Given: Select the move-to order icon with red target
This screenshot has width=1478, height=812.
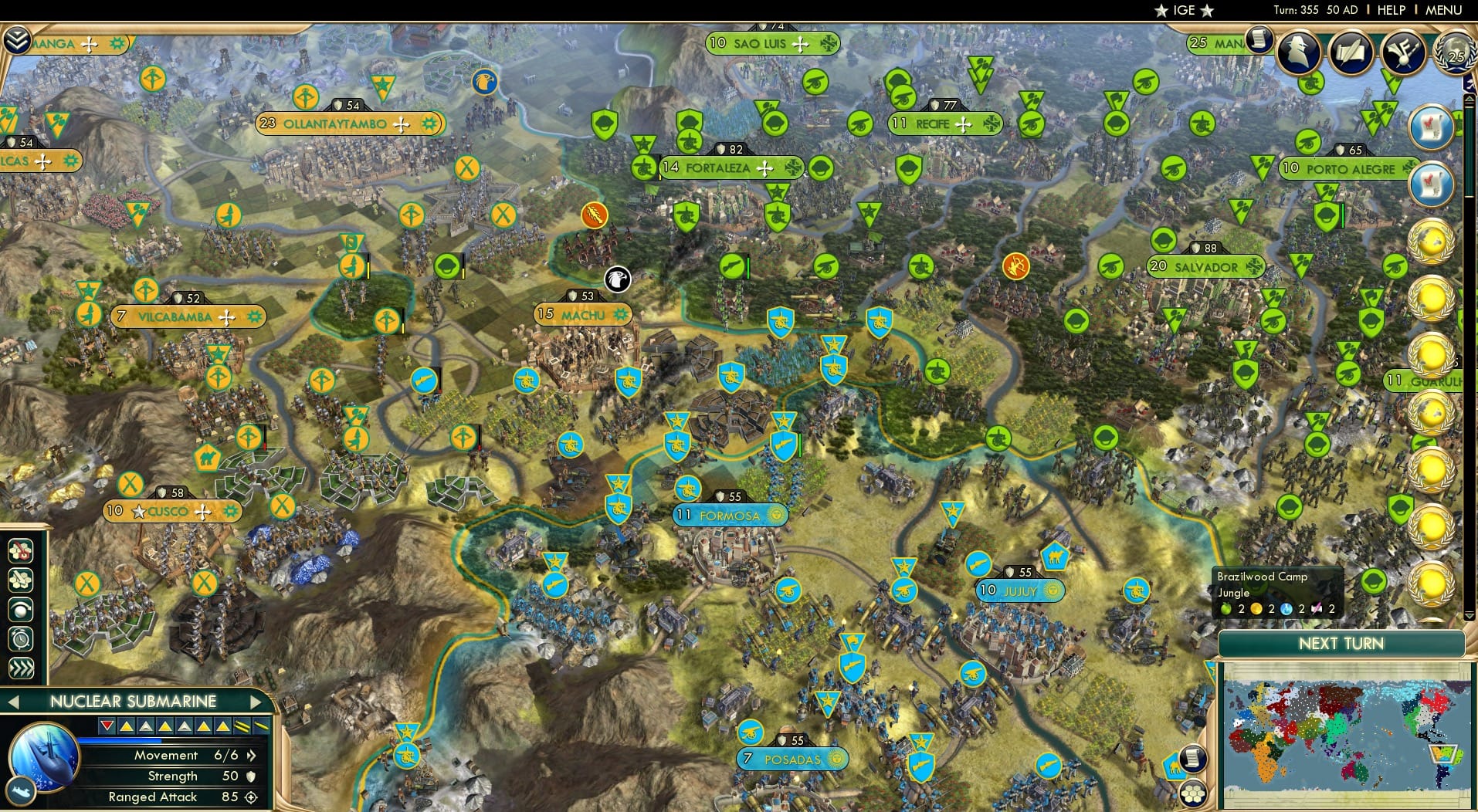Looking at the screenshot, I should (x=20, y=551).
